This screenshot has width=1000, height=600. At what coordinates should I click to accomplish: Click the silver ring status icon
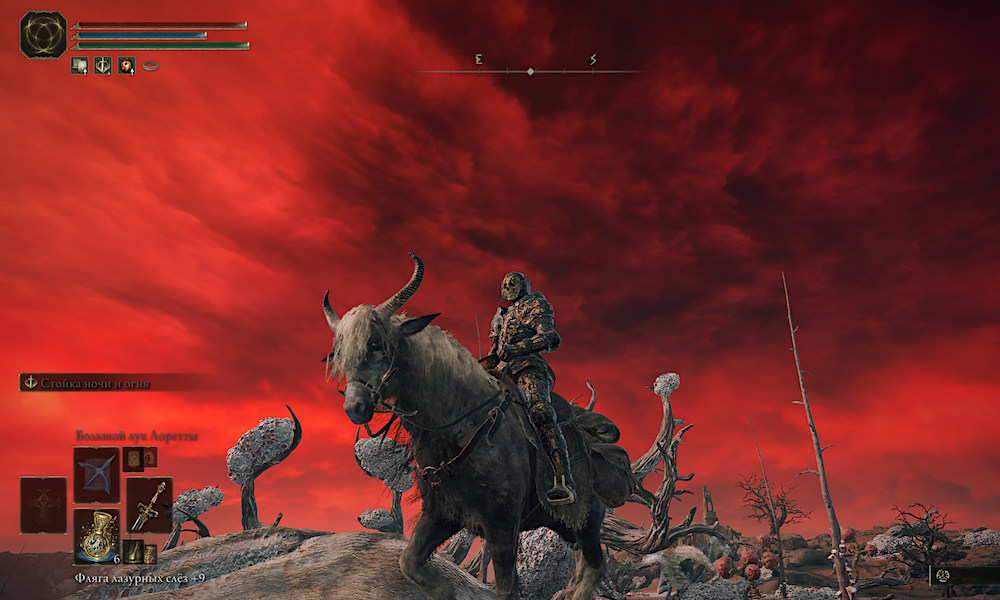coord(151,66)
